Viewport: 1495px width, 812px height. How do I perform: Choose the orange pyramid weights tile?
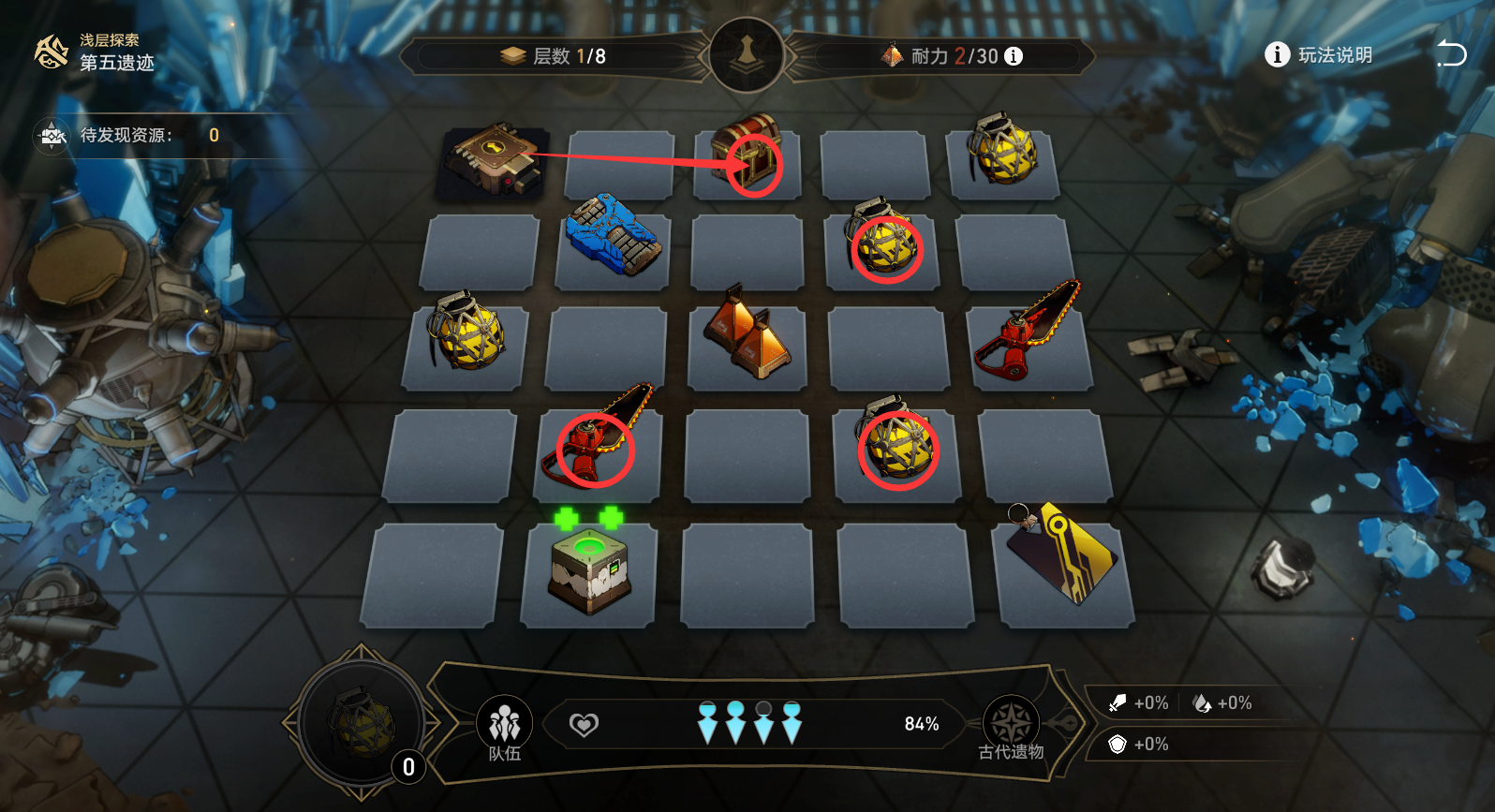[747, 335]
